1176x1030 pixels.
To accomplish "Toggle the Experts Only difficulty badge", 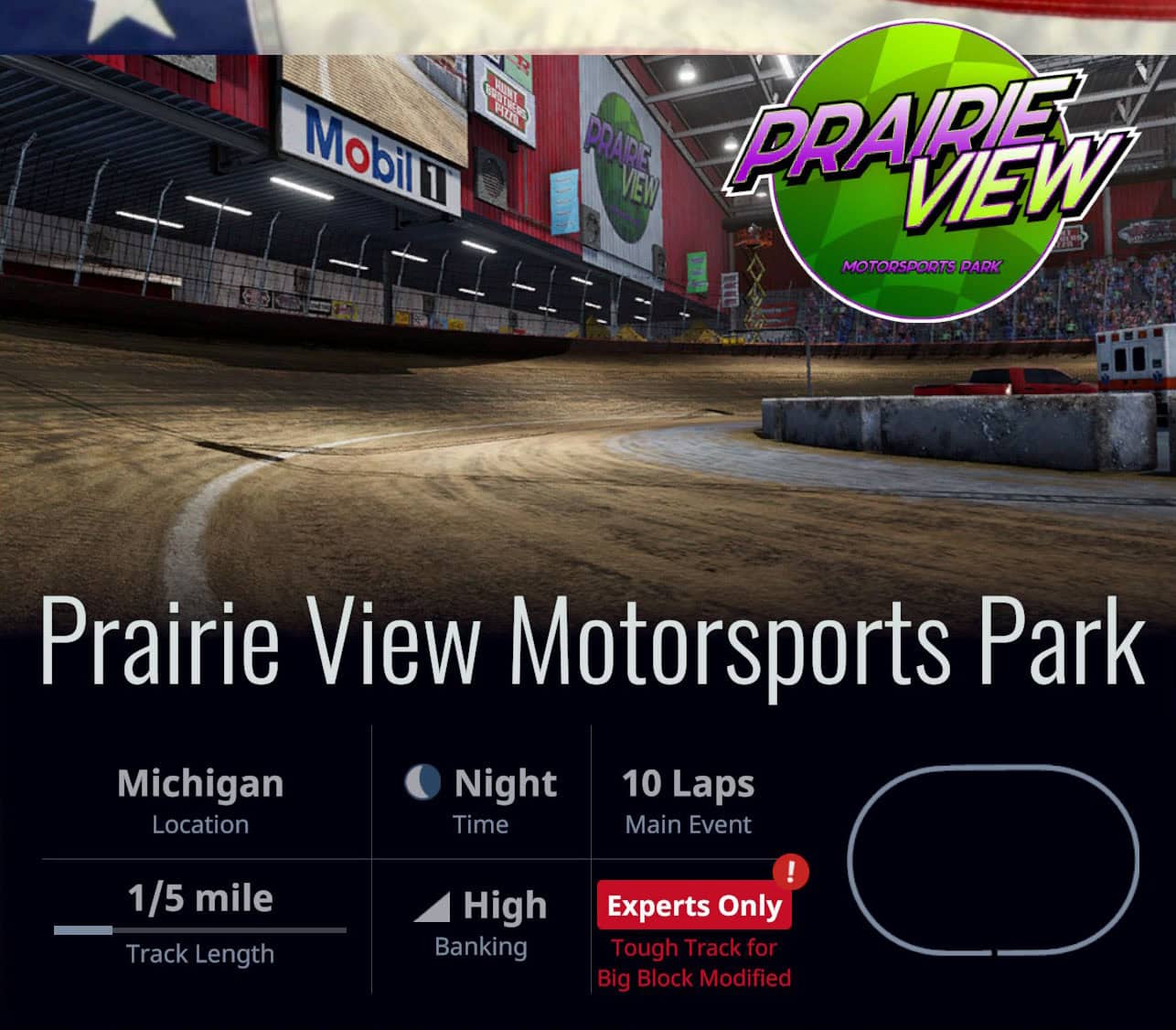I will (x=694, y=907).
